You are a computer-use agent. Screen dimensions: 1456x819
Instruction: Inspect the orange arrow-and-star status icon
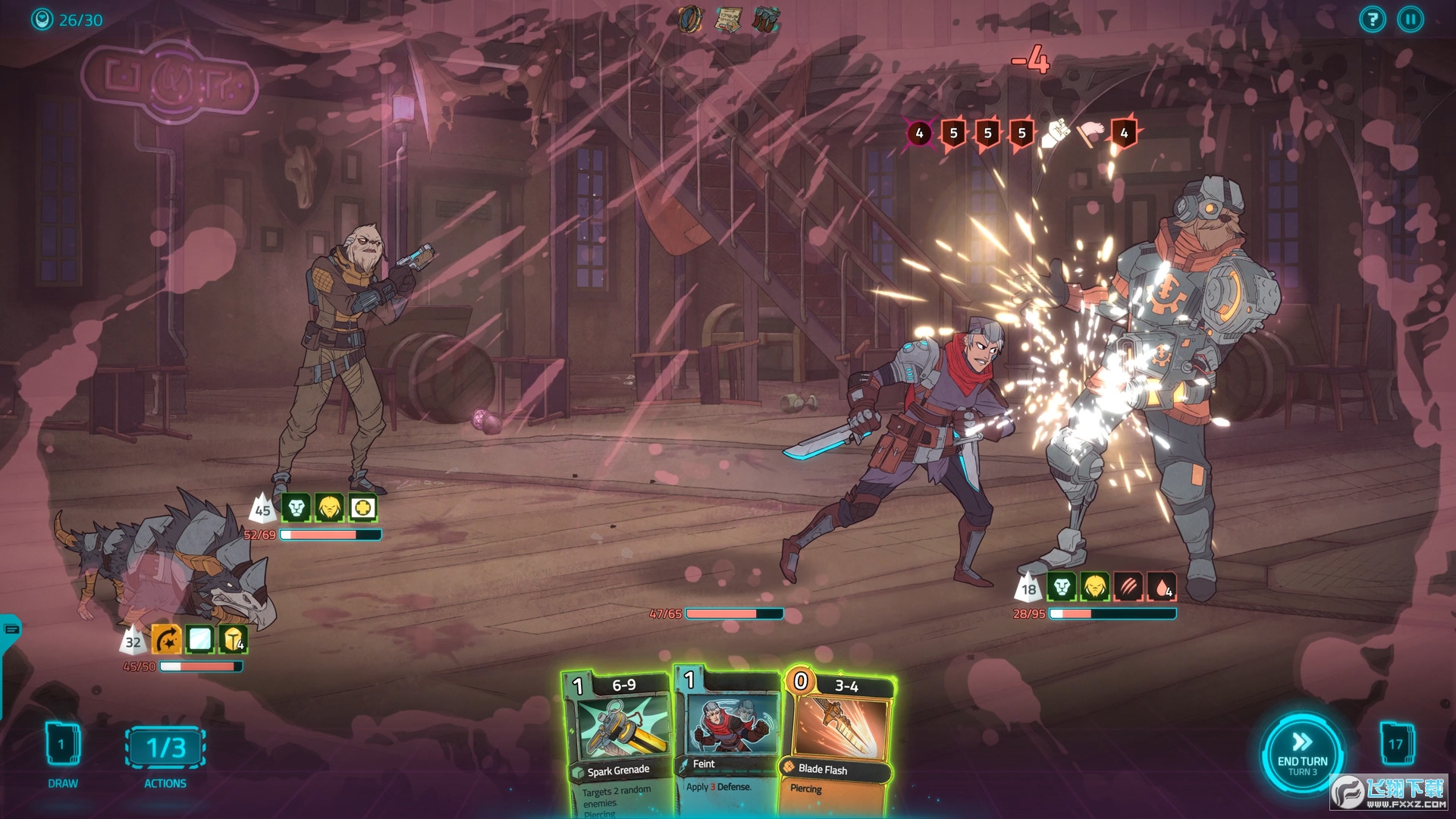[x=166, y=640]
